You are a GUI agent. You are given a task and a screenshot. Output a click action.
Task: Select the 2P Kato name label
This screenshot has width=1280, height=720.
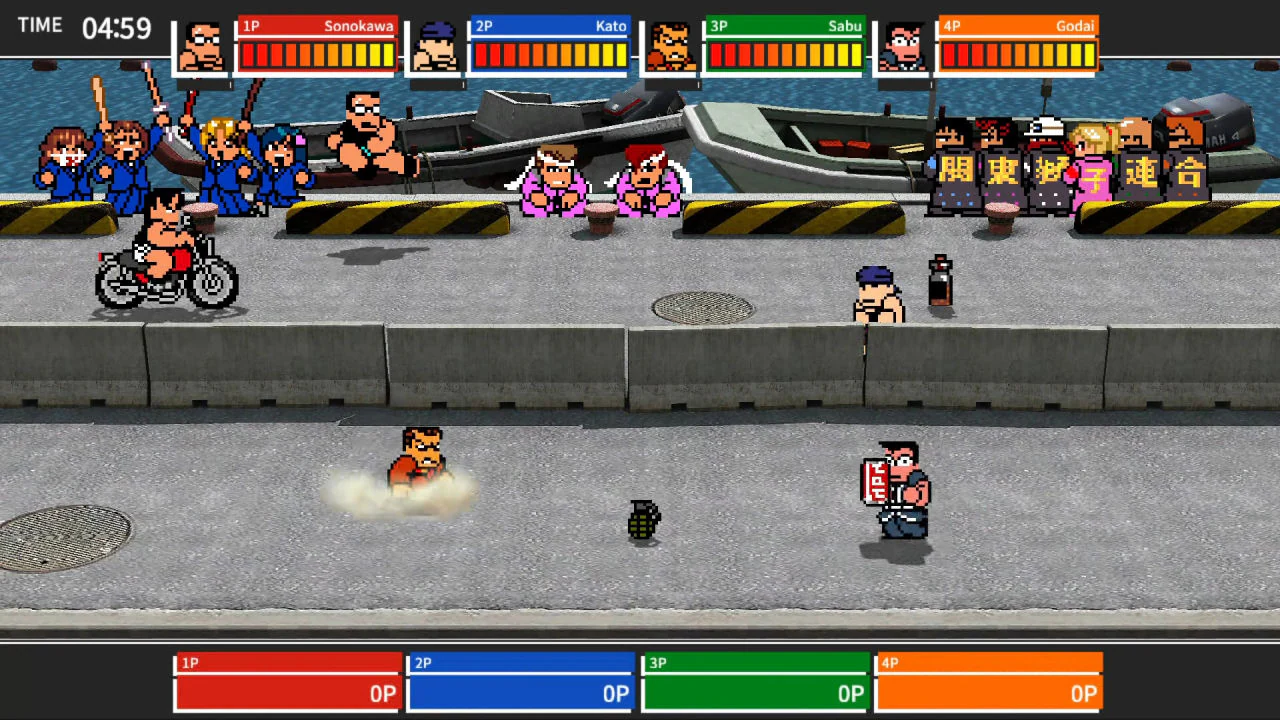(x=610, y=26)
